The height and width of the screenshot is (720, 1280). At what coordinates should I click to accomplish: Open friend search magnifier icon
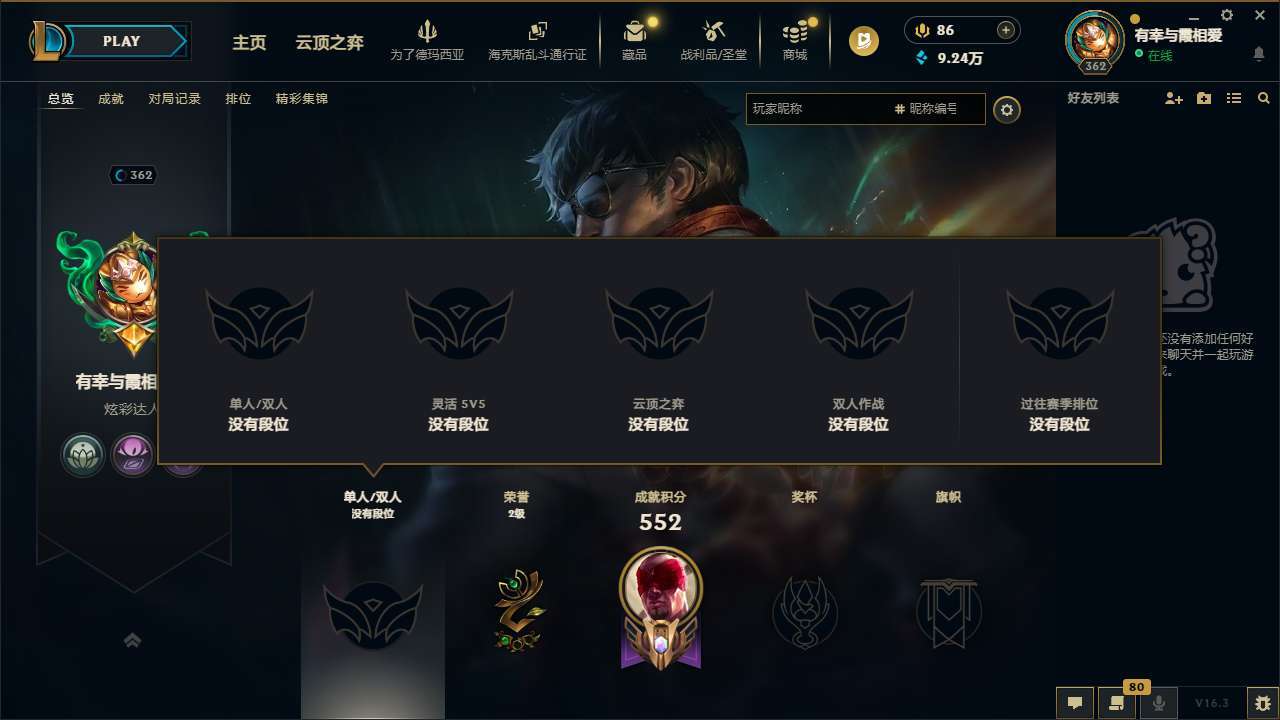[x=1264, y=98]
